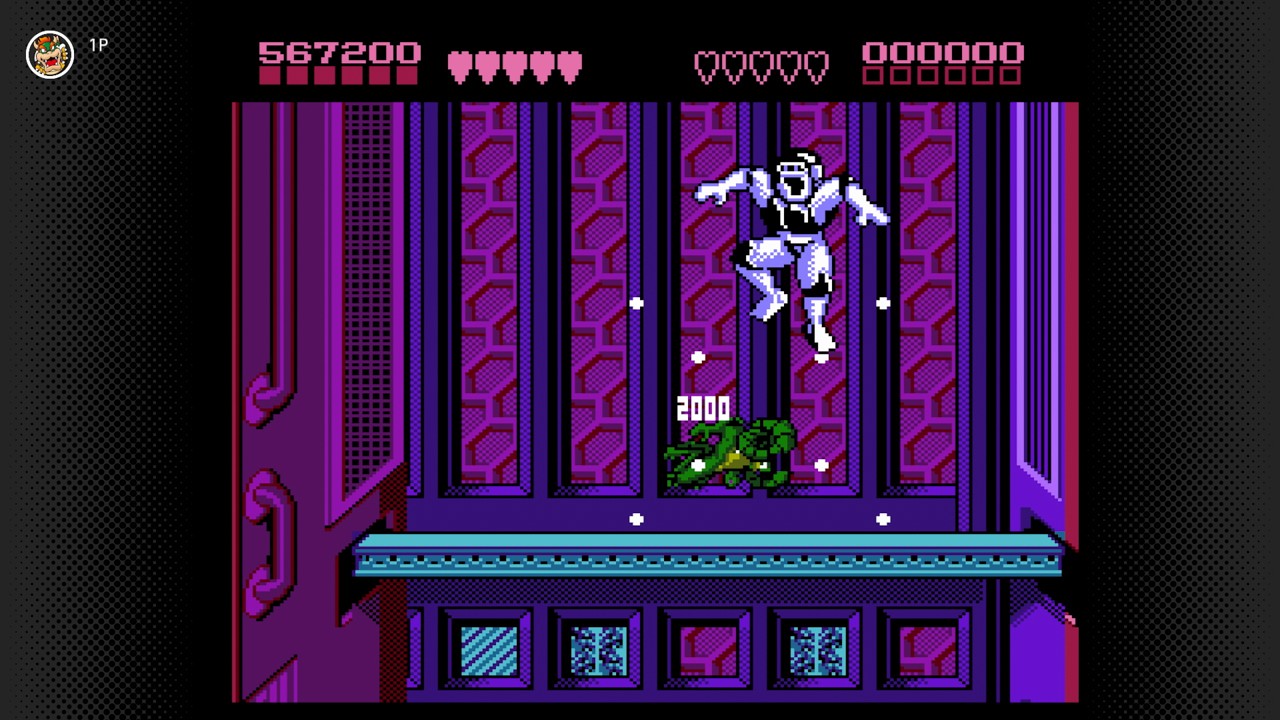Select the leftmost window below the platform
The width and height of the screenshot is (1280, 720).
(489, 650)
